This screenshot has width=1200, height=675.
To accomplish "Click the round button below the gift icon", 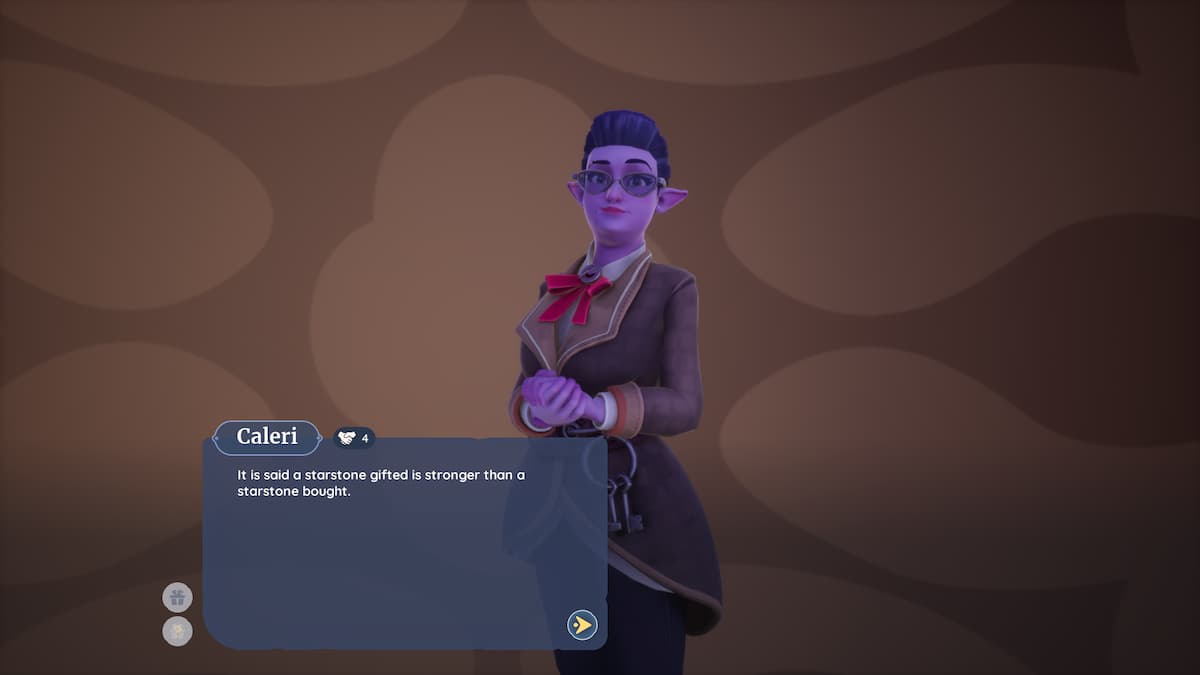I will (x=177, y=631).
